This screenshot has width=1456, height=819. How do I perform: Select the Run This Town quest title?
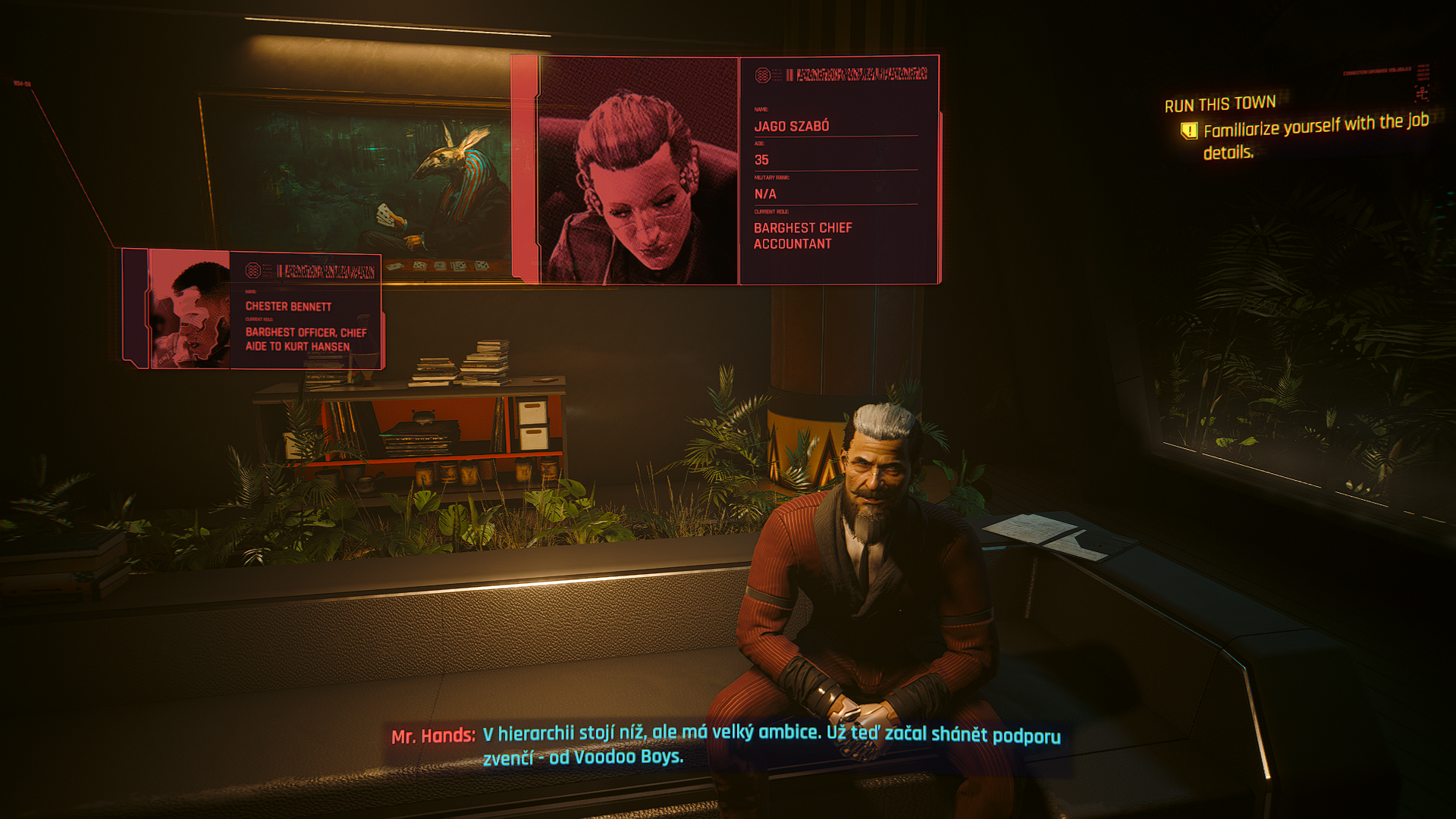pos(1220,104)
